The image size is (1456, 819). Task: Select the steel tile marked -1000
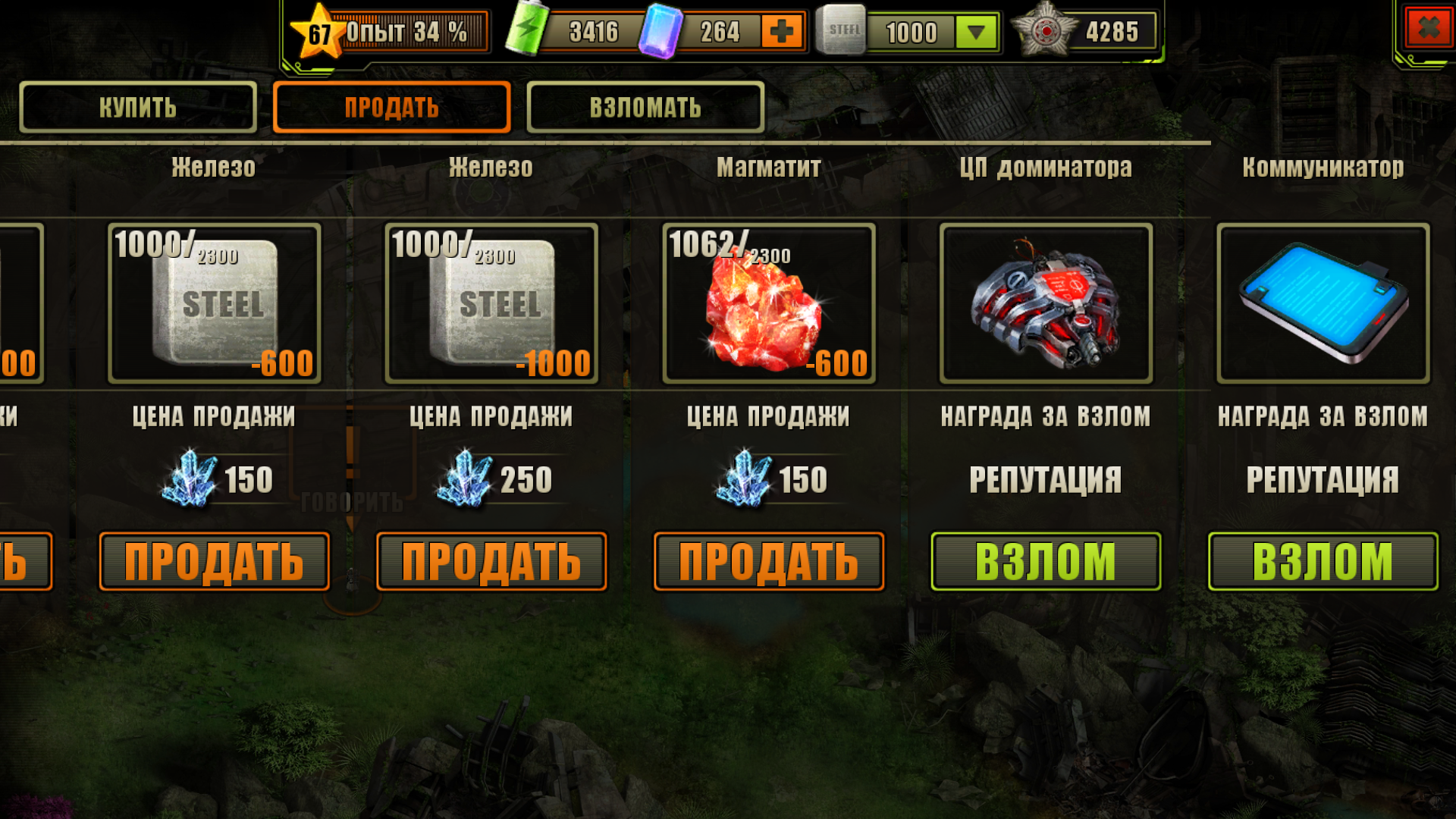click(x=491, y=303)
